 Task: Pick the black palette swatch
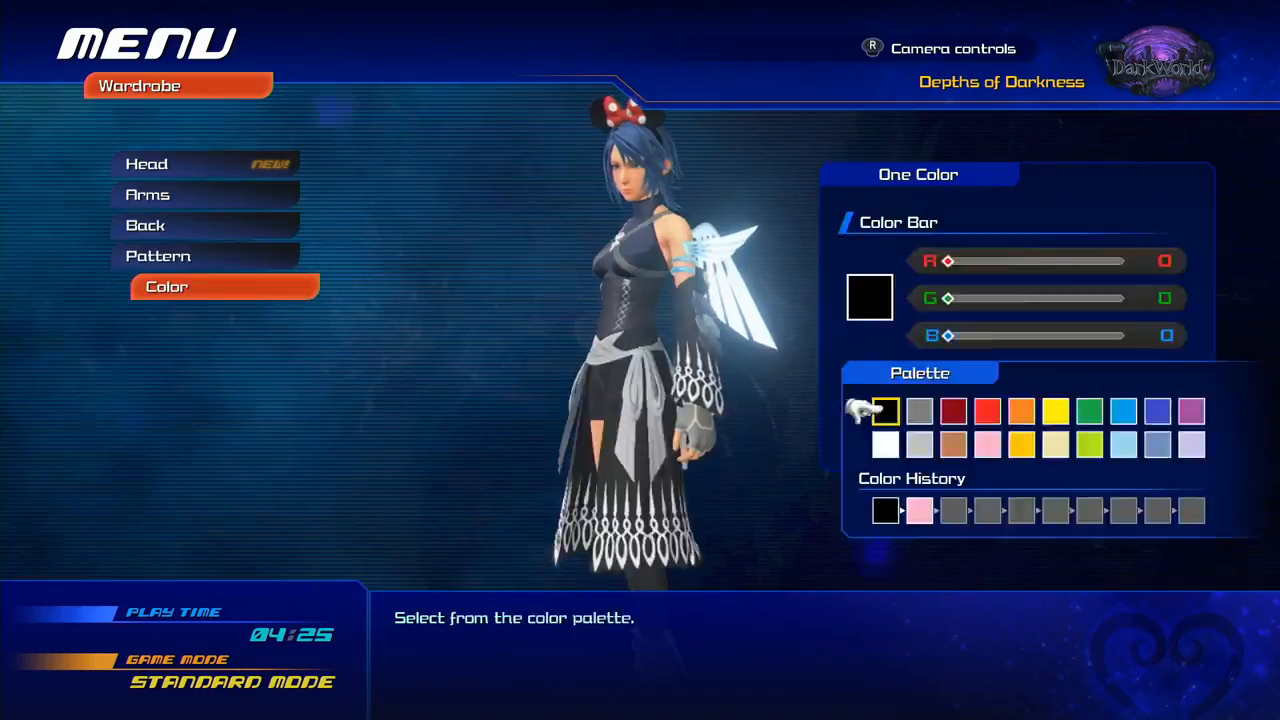pyautogui.click(x=886, y=411)
